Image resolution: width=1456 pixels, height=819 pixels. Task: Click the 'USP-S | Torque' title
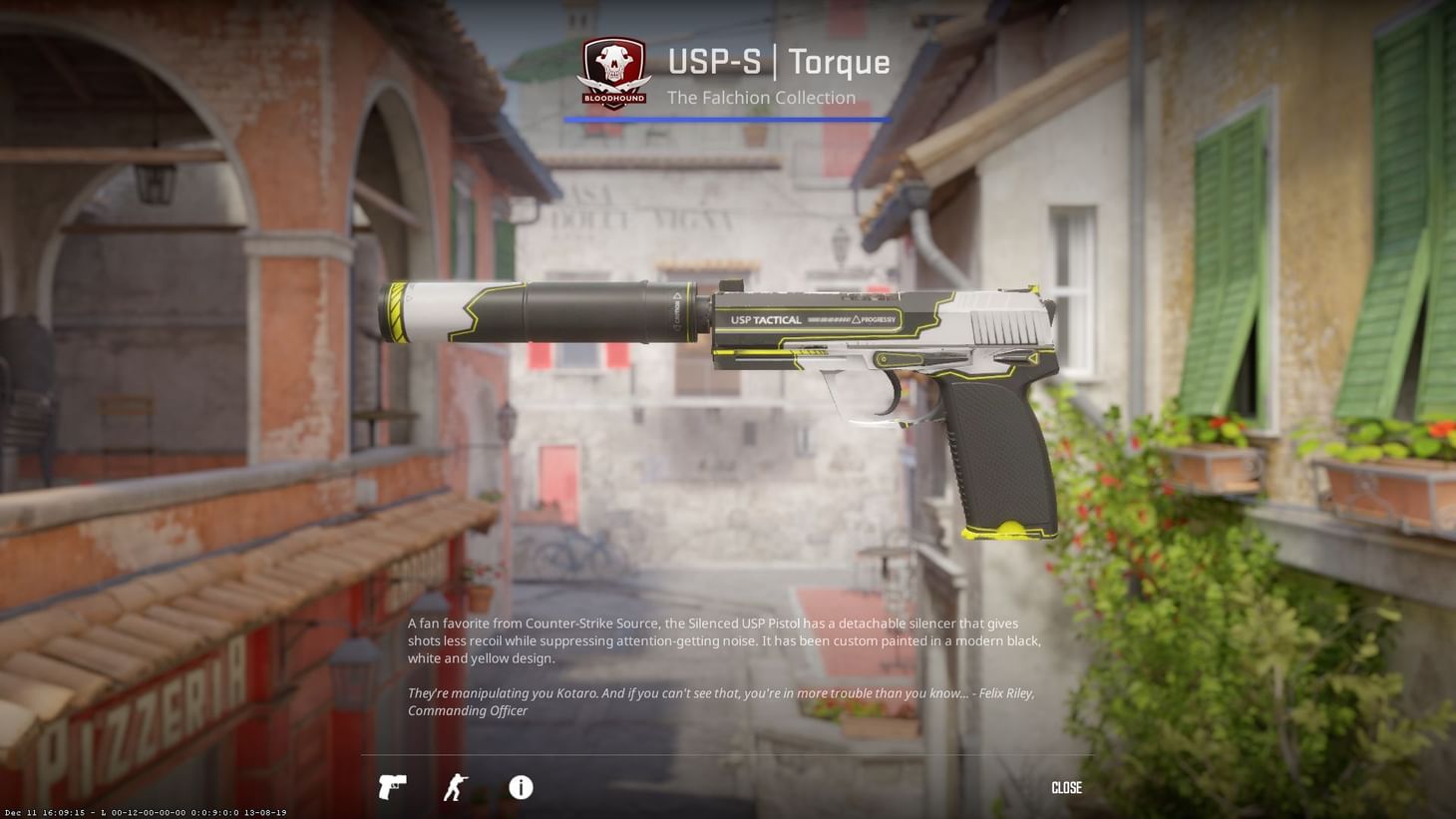coord(778,62)
